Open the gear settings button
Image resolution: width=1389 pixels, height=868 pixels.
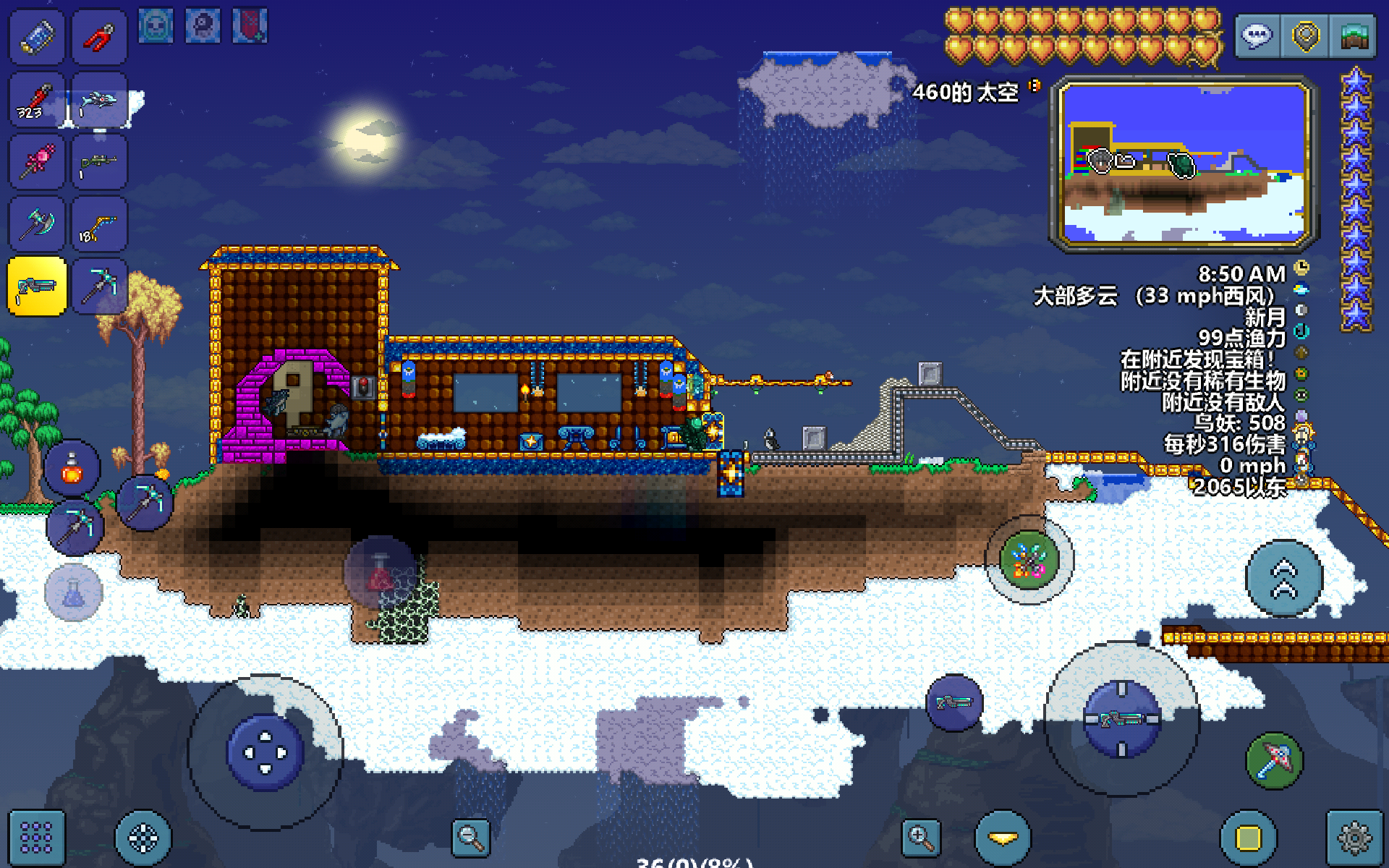tap(1354, 838)
